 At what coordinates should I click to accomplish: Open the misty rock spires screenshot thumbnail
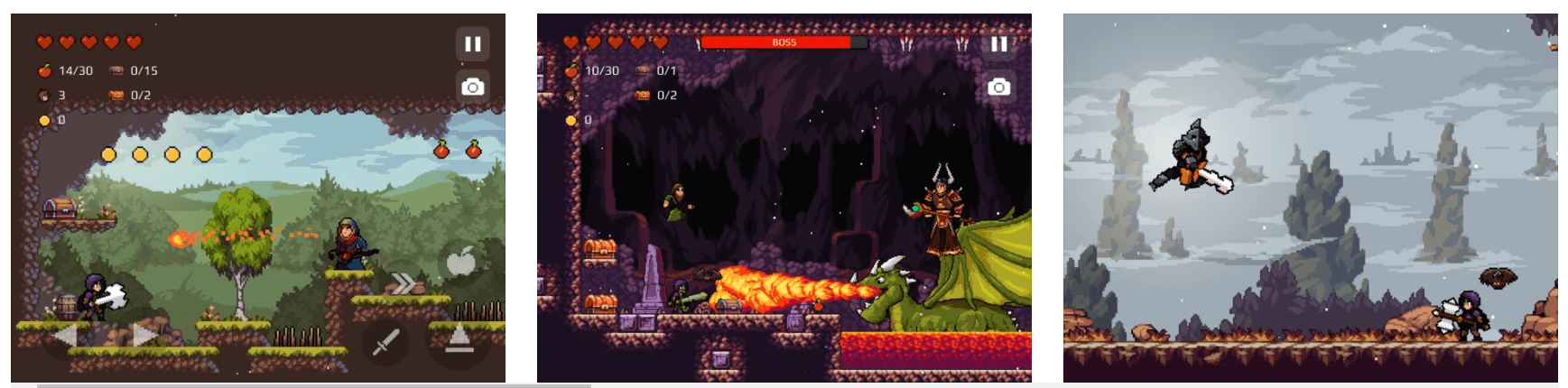1310,198
